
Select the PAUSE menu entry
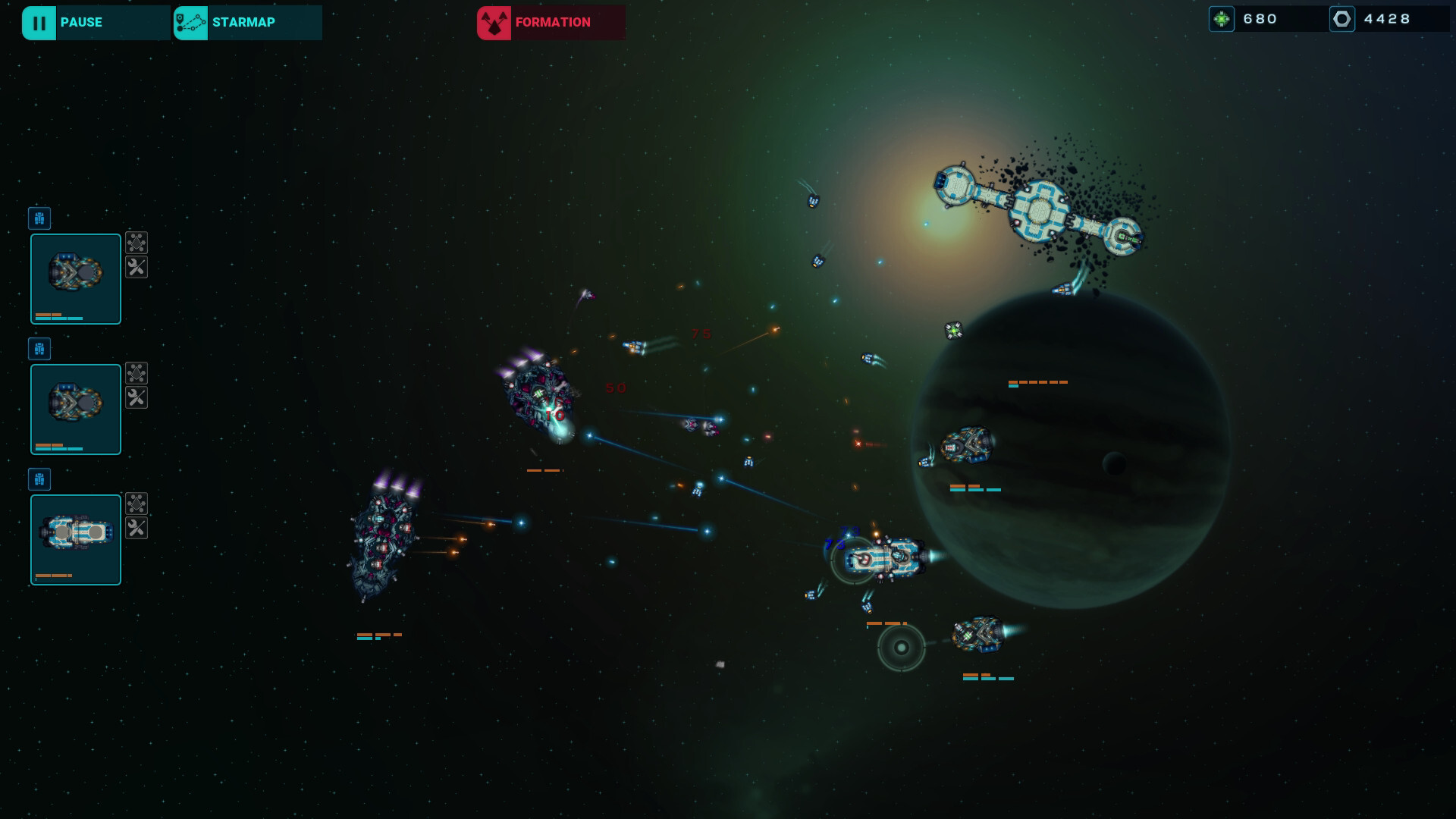(x=82, y=22)
